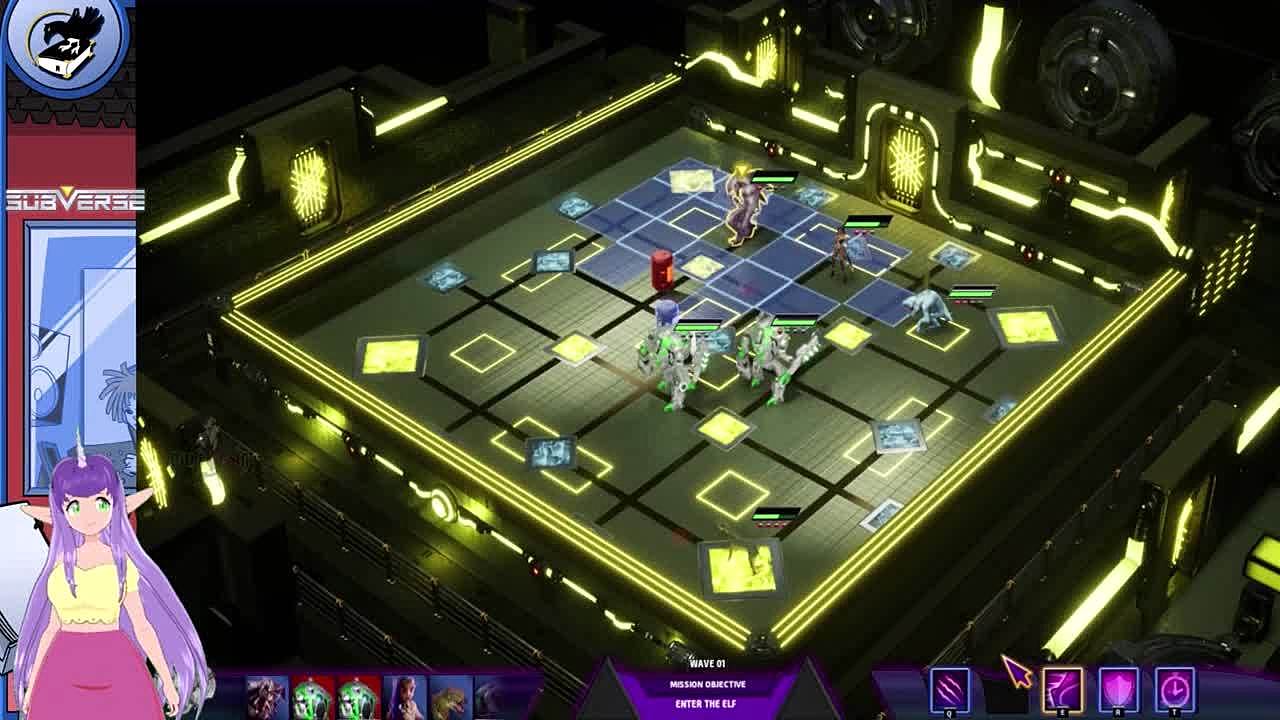
Task: Select the first turn order portrait
Action: 267,696
